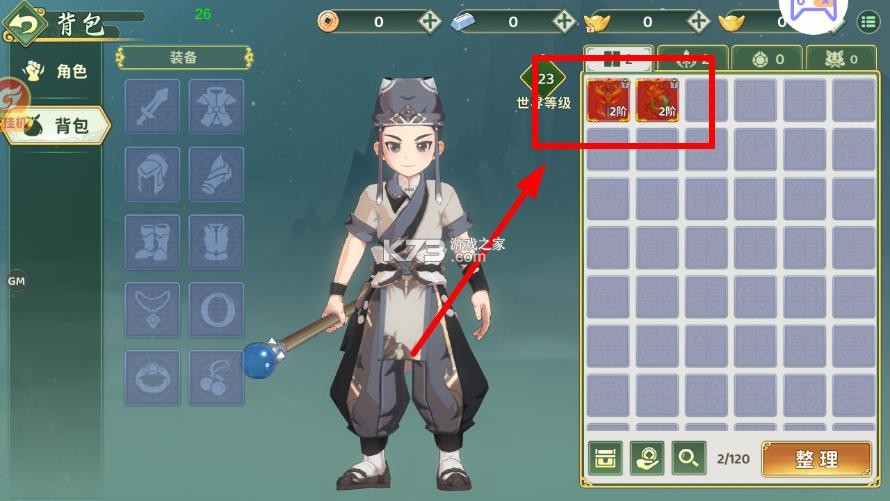
Task: Choose the helmet equipment slot
Action: [x=152, y=174]
